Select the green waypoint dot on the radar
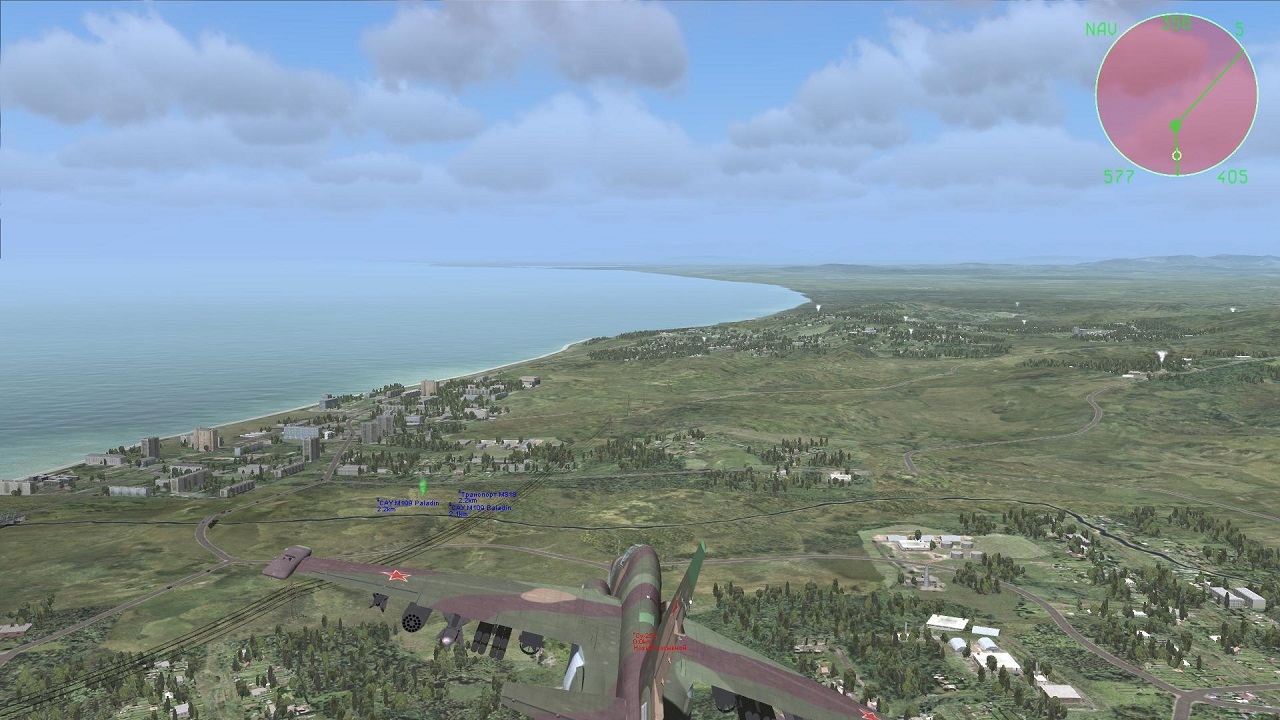 [x=1176, y=126]
